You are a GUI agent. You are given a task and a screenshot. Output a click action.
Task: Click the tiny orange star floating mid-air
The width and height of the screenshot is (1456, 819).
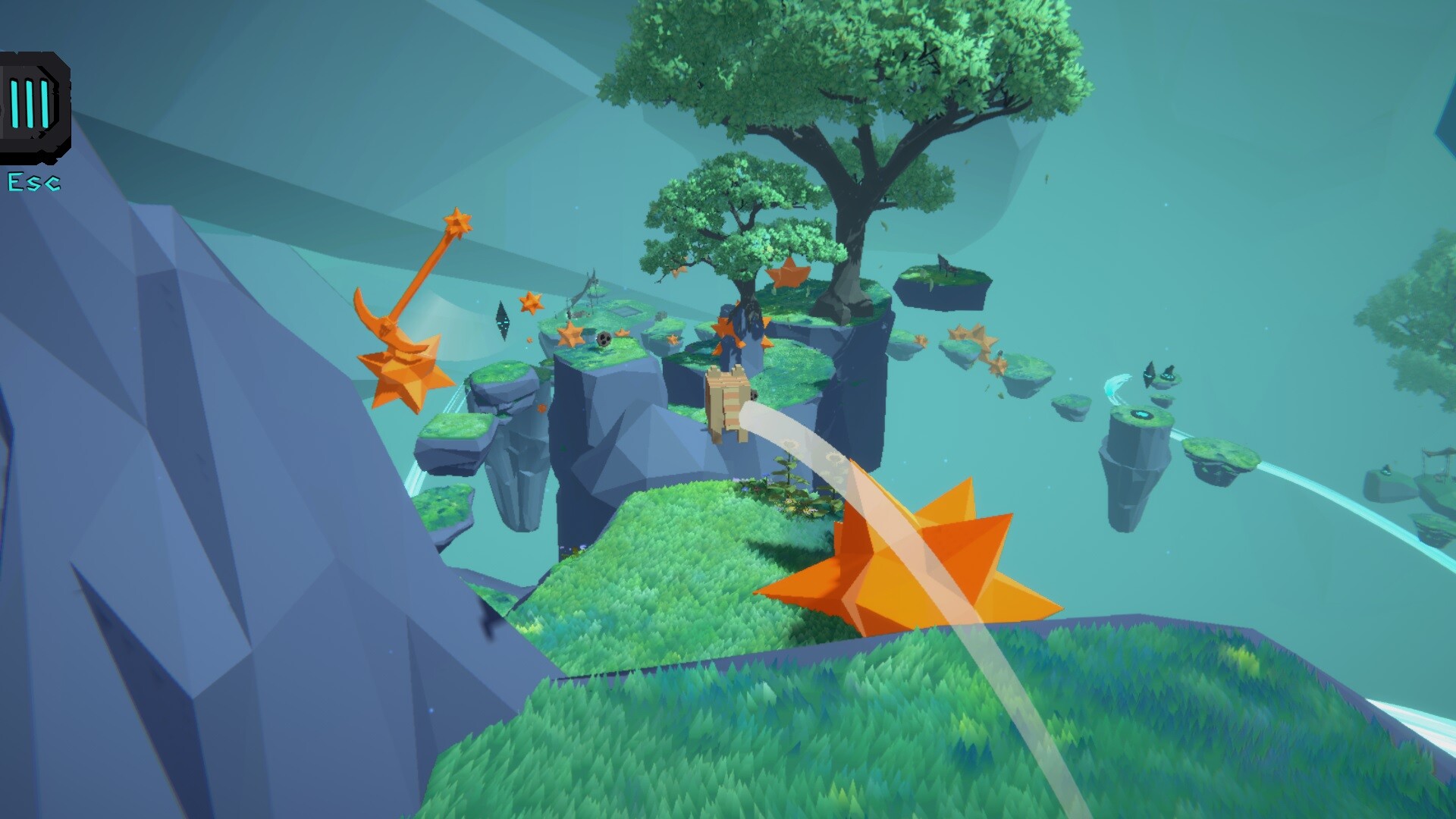[529, 340]
